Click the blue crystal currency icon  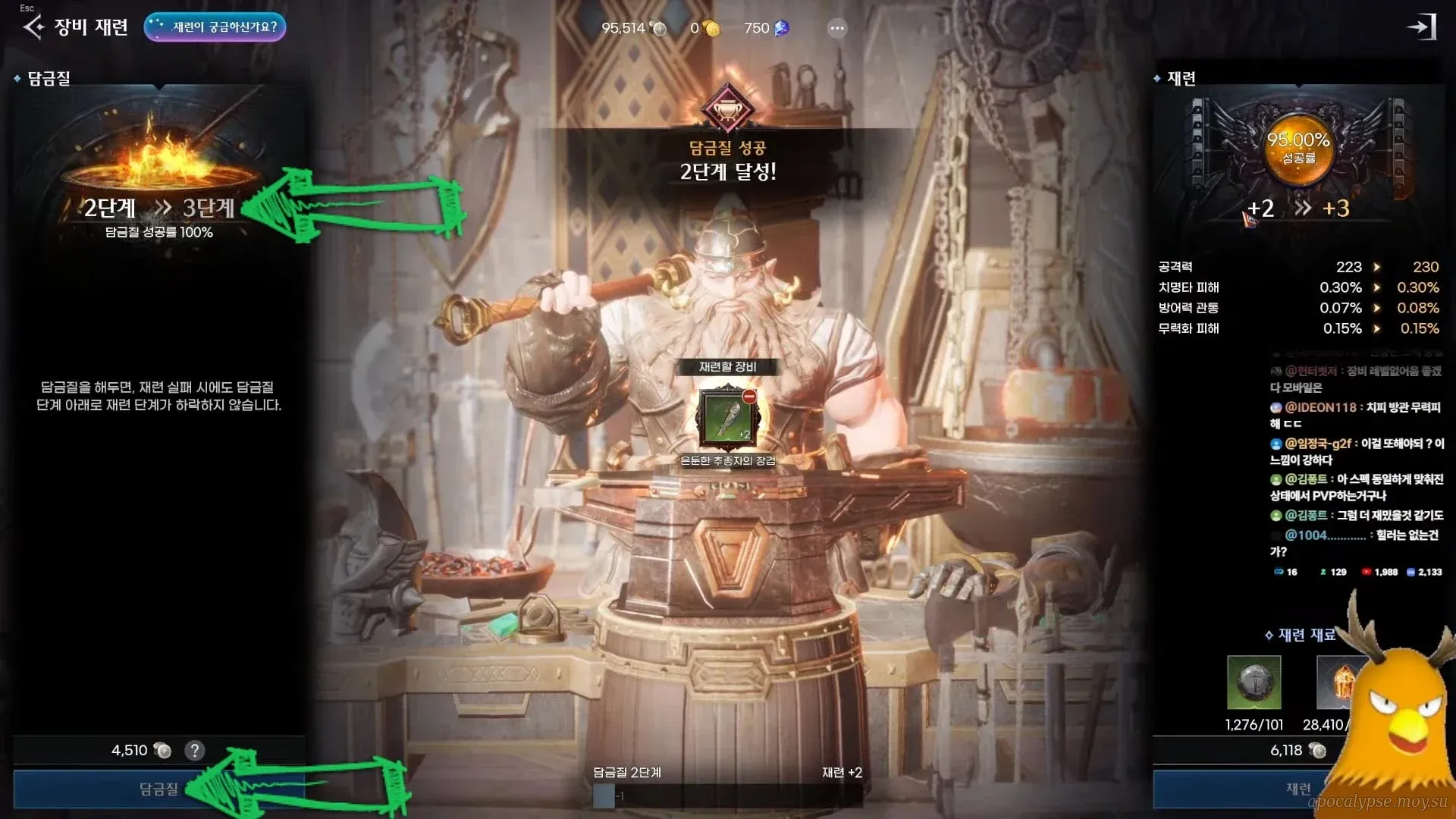point(781,29)
